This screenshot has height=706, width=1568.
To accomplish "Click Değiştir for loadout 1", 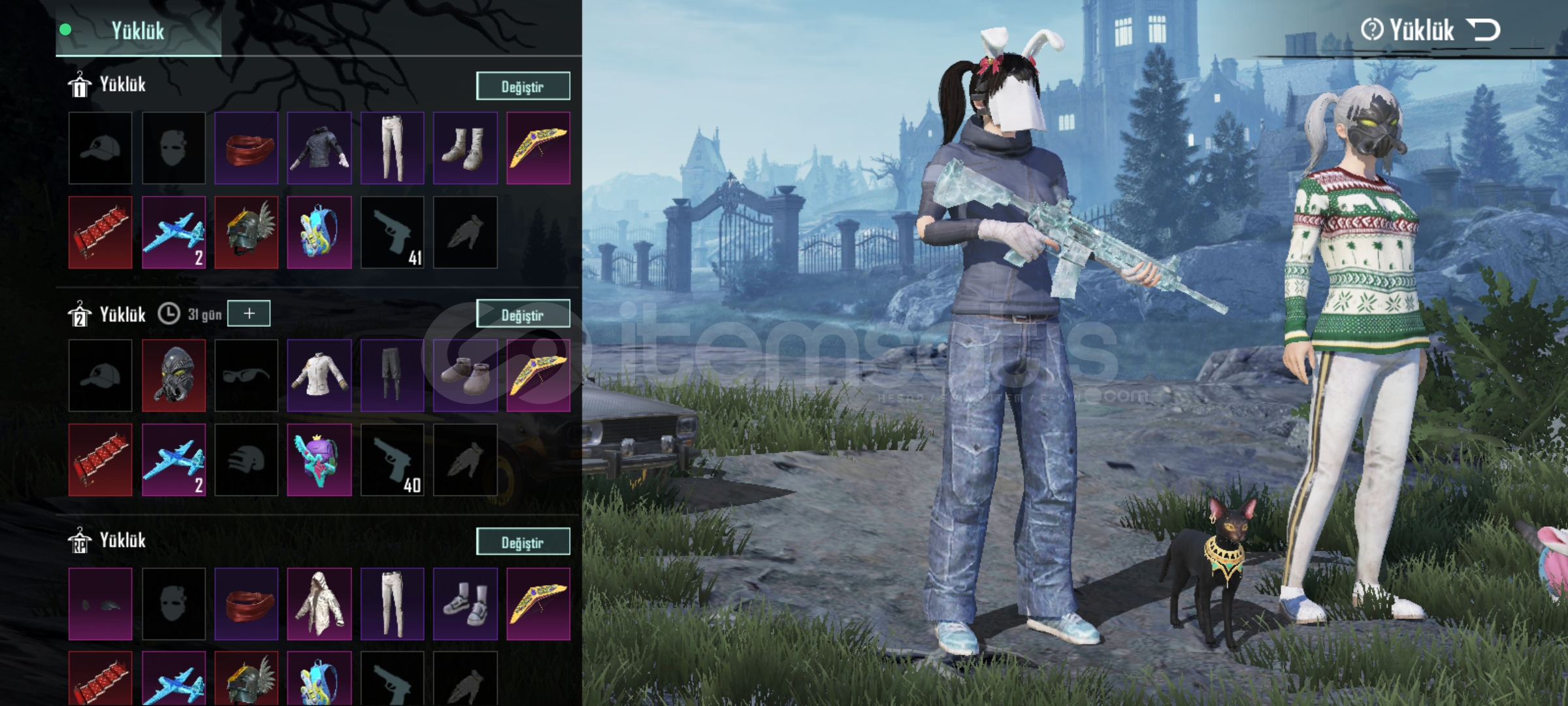I will [x=523, y=86].
